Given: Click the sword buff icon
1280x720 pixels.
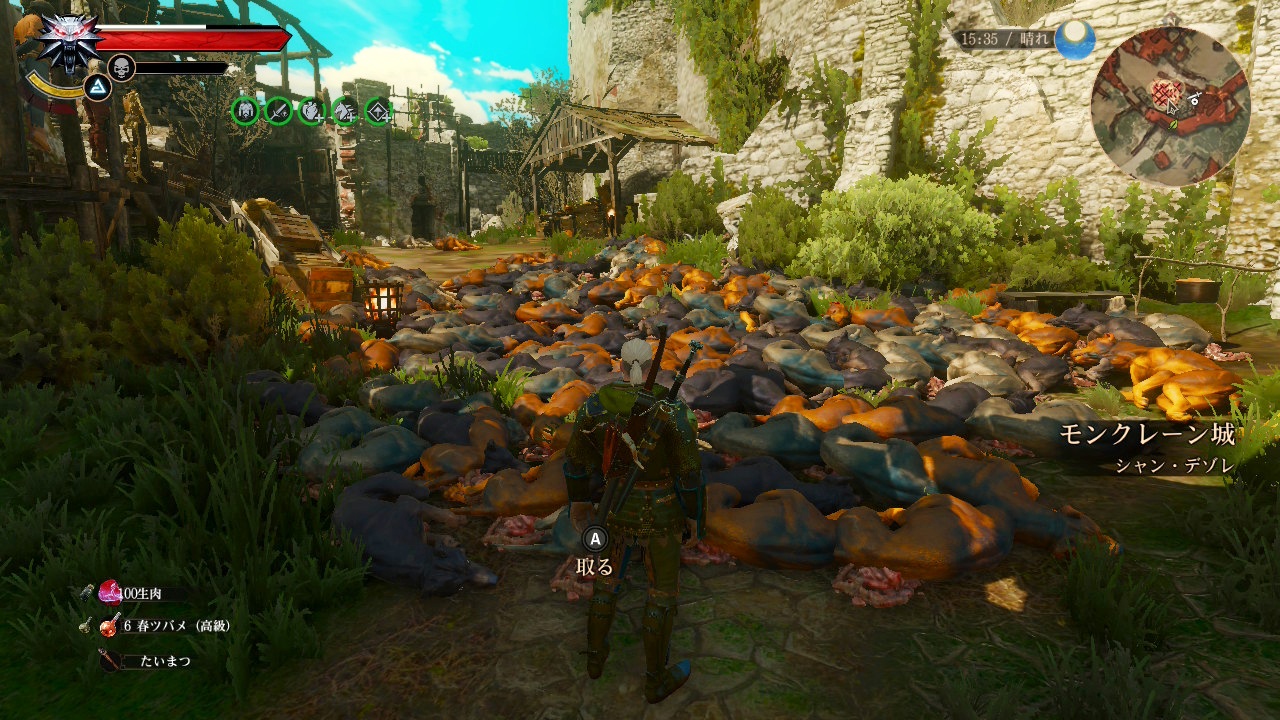Looking at the screenshot, I should click(x=278, y=110).
